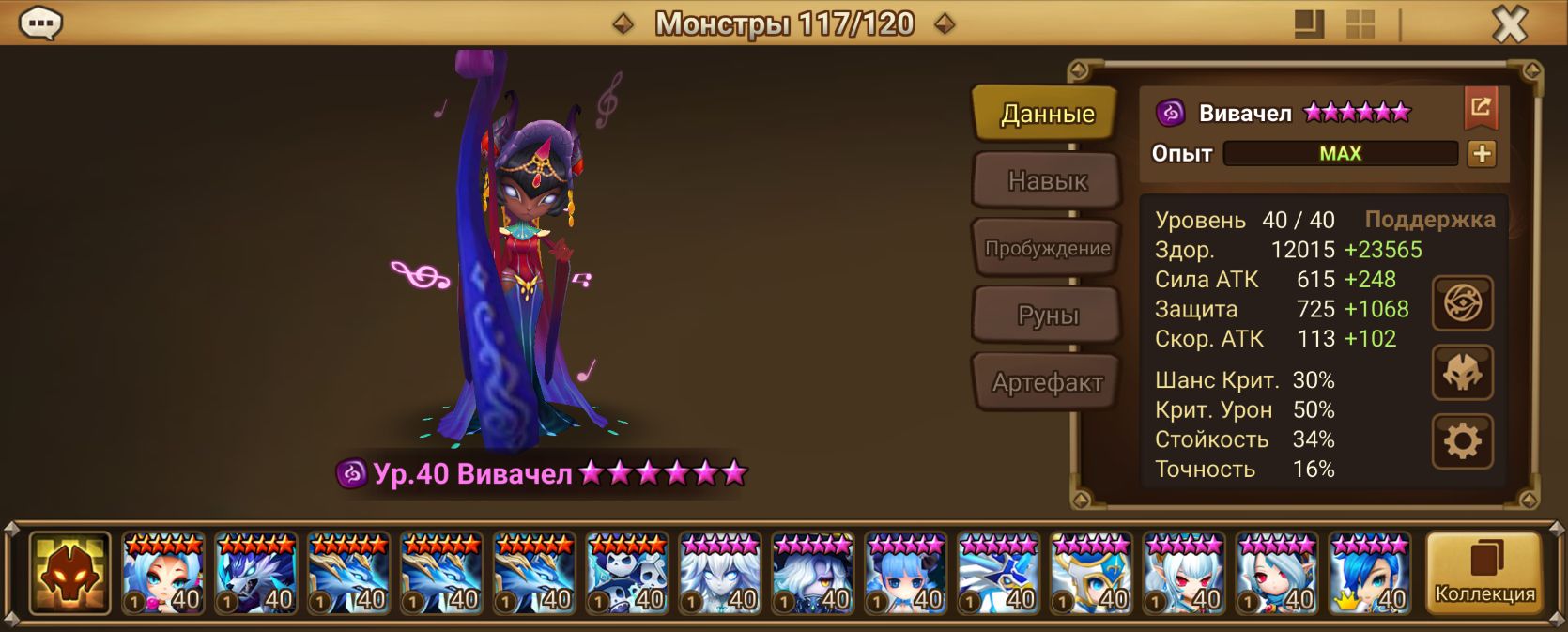Select the dark wolf monster thumbnail
Viewport: 1568px width, 632px height.
point(255,573)
